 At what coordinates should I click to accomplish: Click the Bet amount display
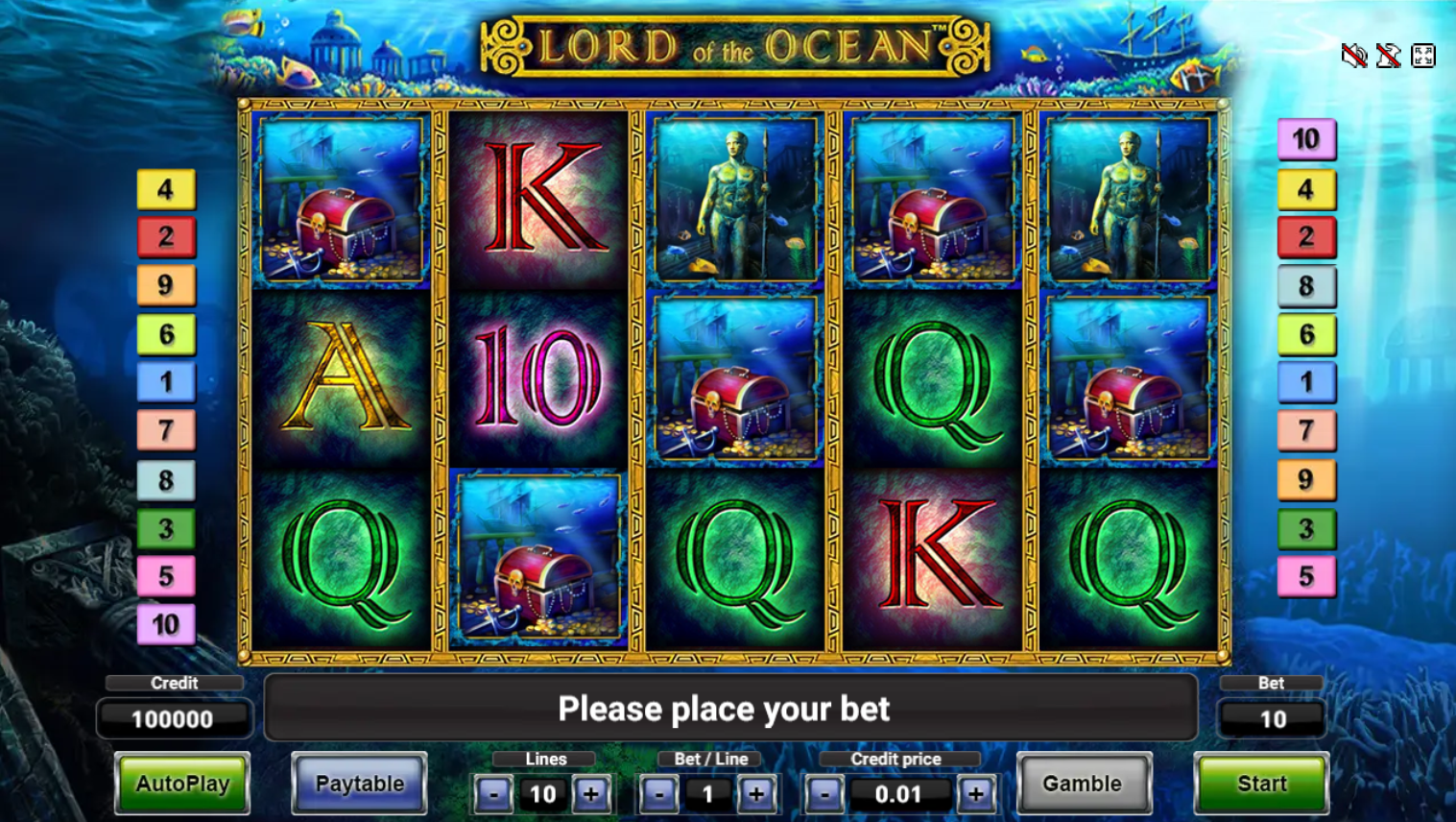pos(1272,717)
